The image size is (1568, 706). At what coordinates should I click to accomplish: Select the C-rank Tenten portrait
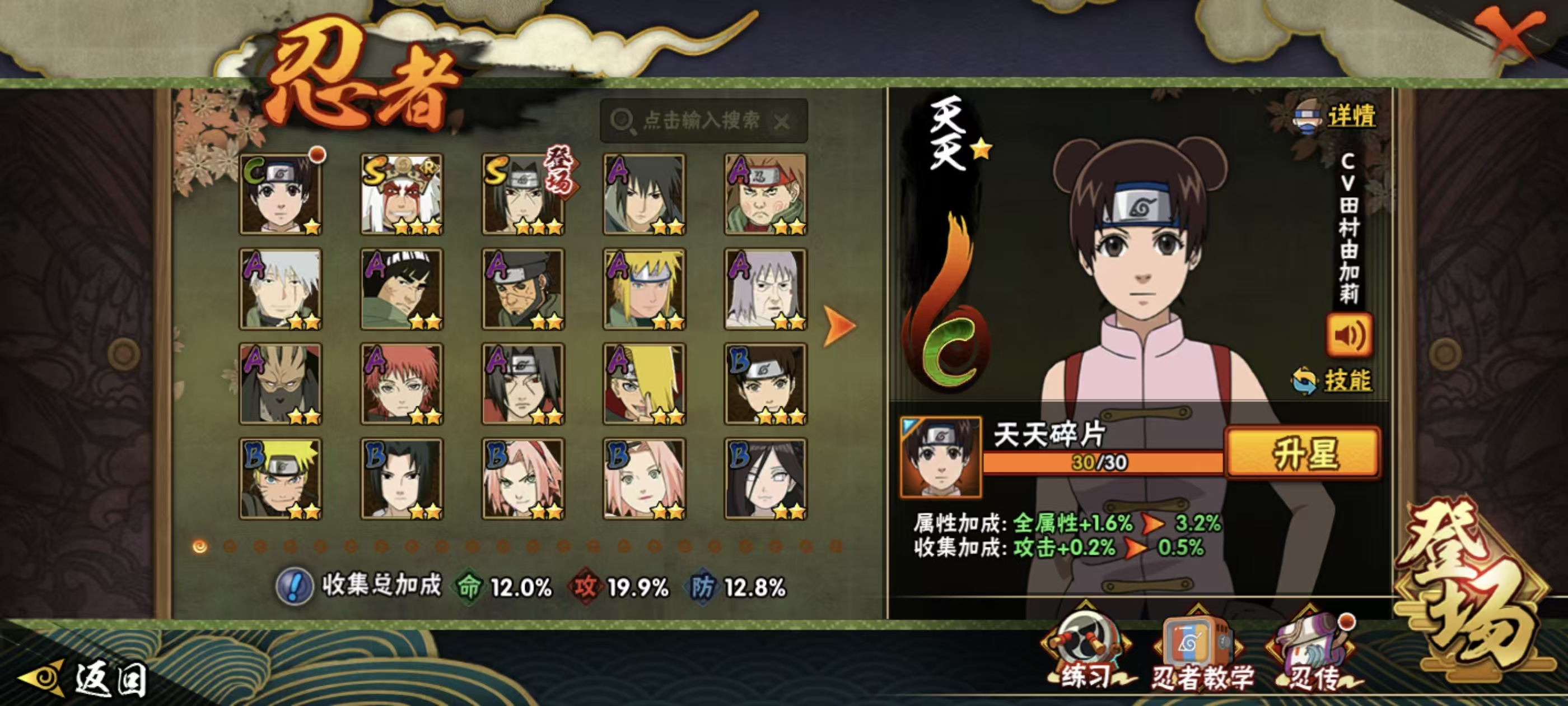tap(281, 194)
